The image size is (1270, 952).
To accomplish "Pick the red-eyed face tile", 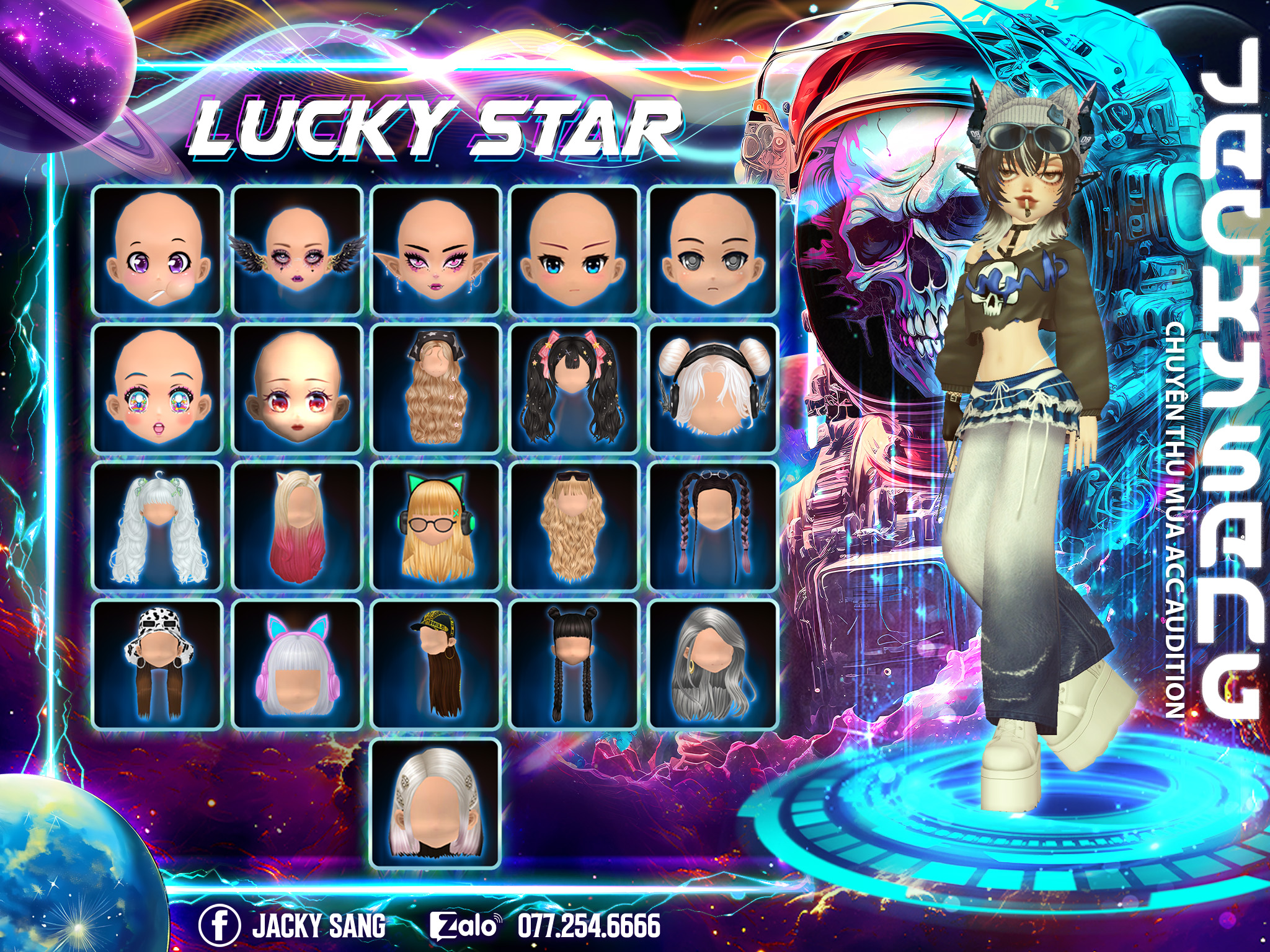I will [297, 389].
